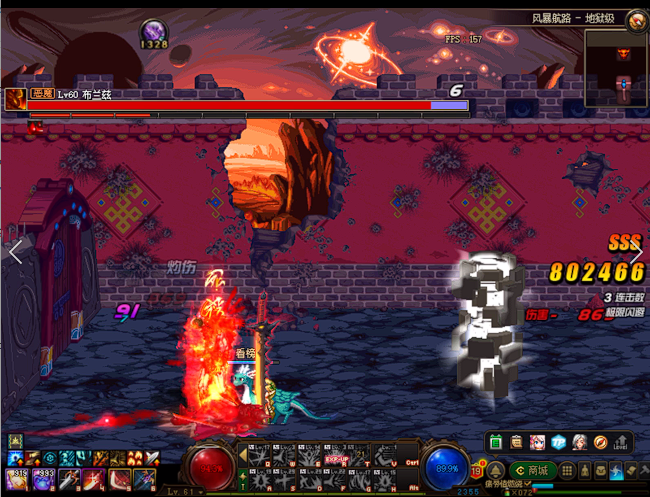The image size is (650, 497).
Task: Click the right arrow at the screen edge
Action: (x=636, y=252)
